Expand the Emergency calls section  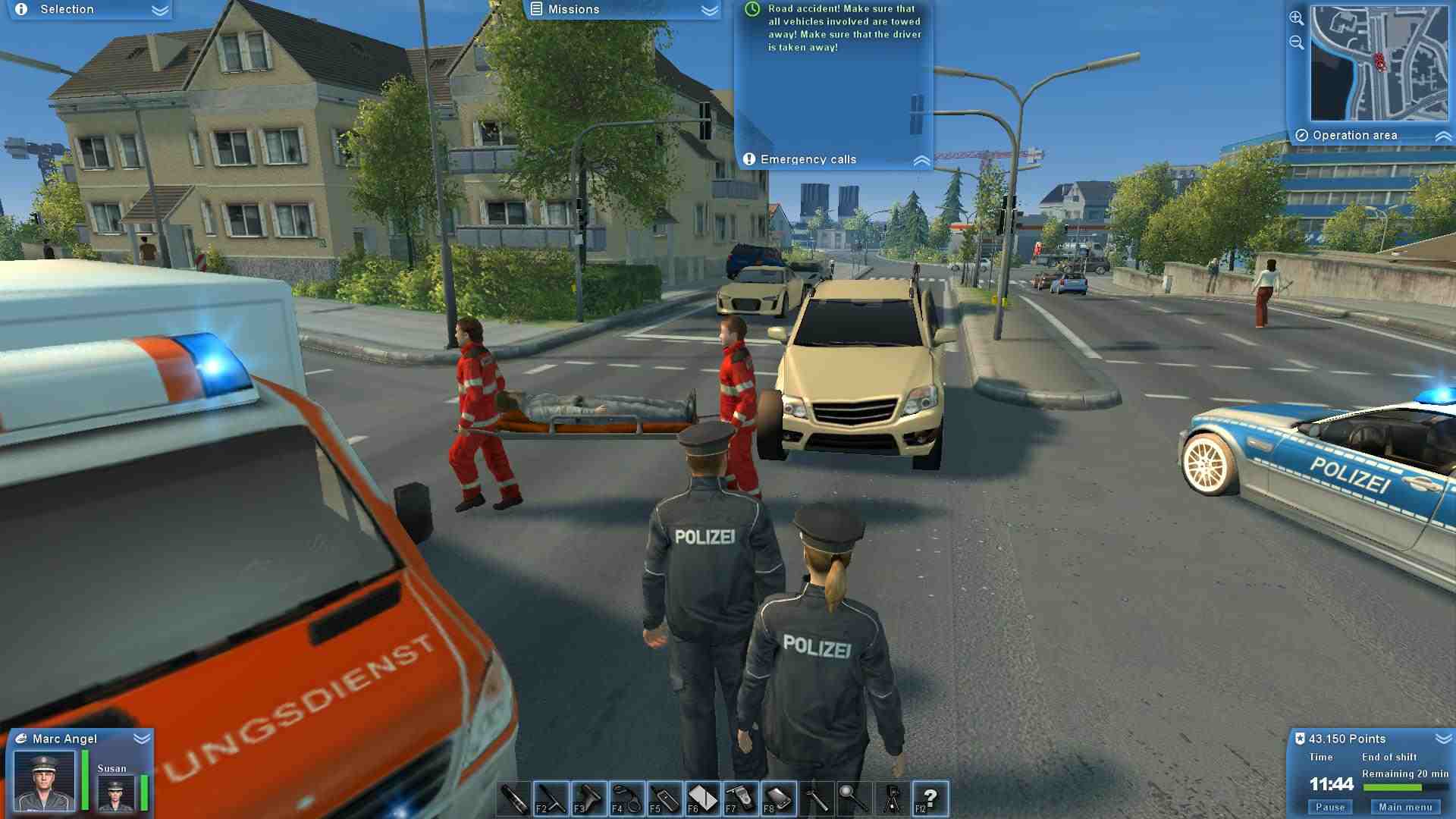(x=922, y=159)
